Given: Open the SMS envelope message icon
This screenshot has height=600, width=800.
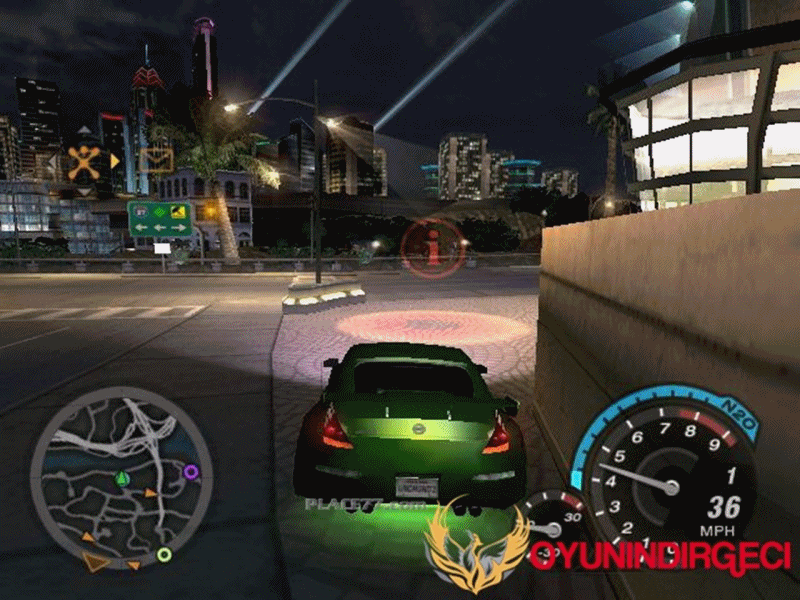Looking at the screenshot, I should [x=156, y=159].
